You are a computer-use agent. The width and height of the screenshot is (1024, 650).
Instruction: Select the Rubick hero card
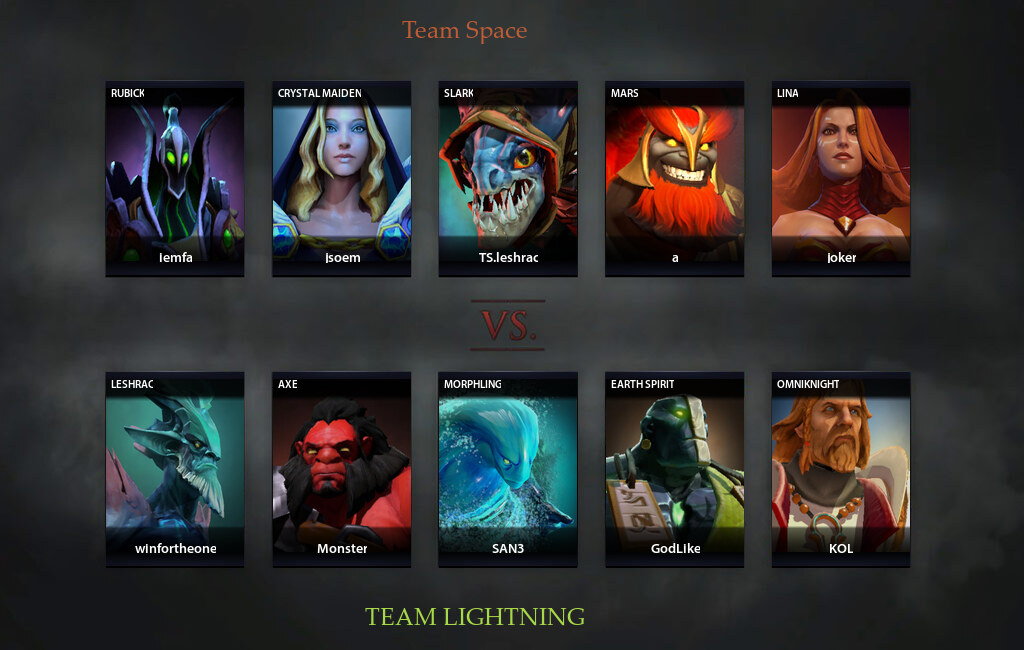tap(175, 177)
